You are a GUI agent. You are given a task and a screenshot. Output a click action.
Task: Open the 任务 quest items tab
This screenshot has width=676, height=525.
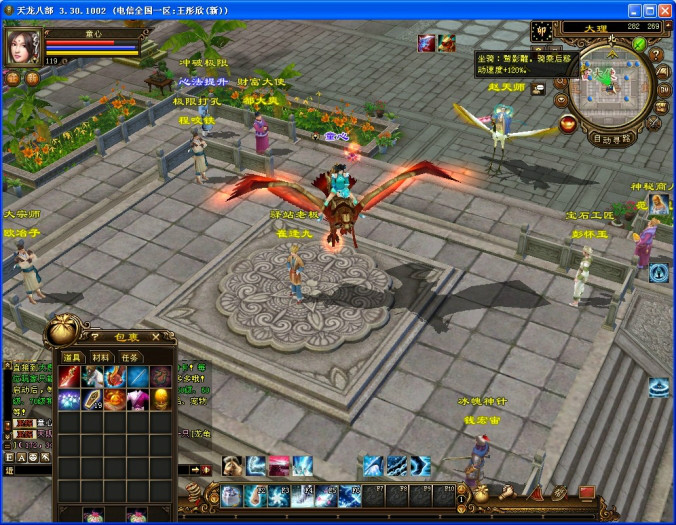click(129, 357)
